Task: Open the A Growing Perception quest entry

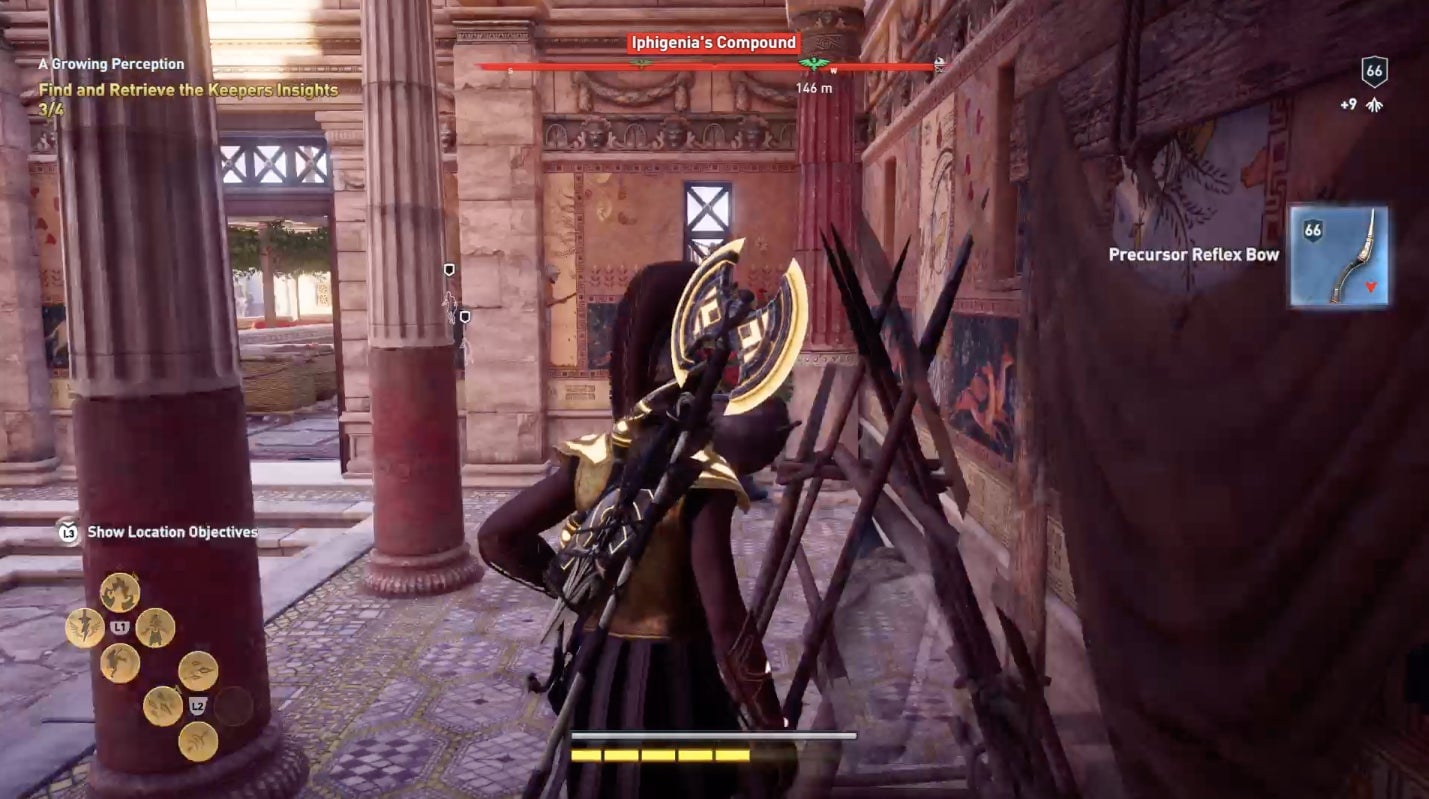Action: coord(110,63)
